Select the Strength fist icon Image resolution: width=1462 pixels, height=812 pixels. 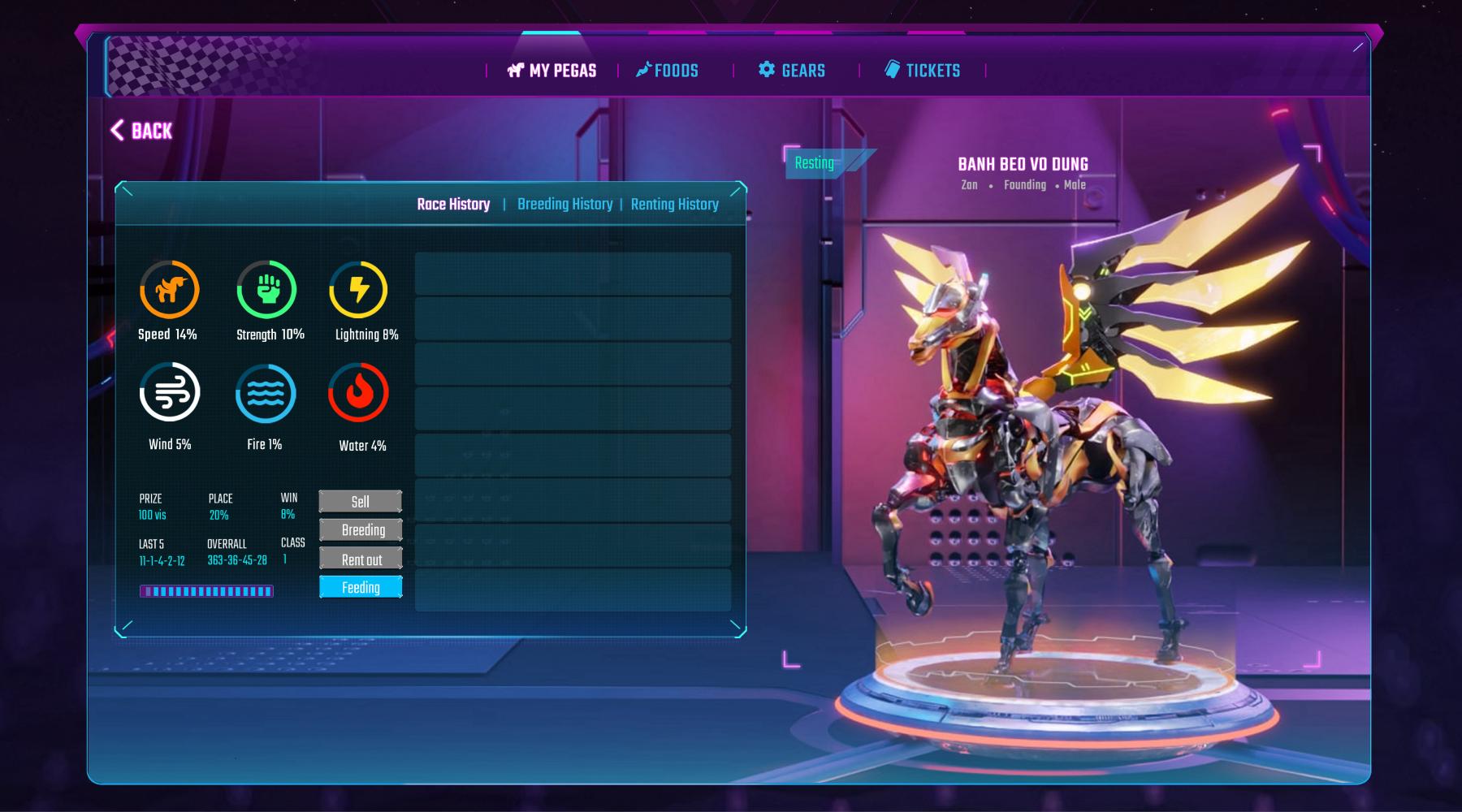(x=266, y=289)
